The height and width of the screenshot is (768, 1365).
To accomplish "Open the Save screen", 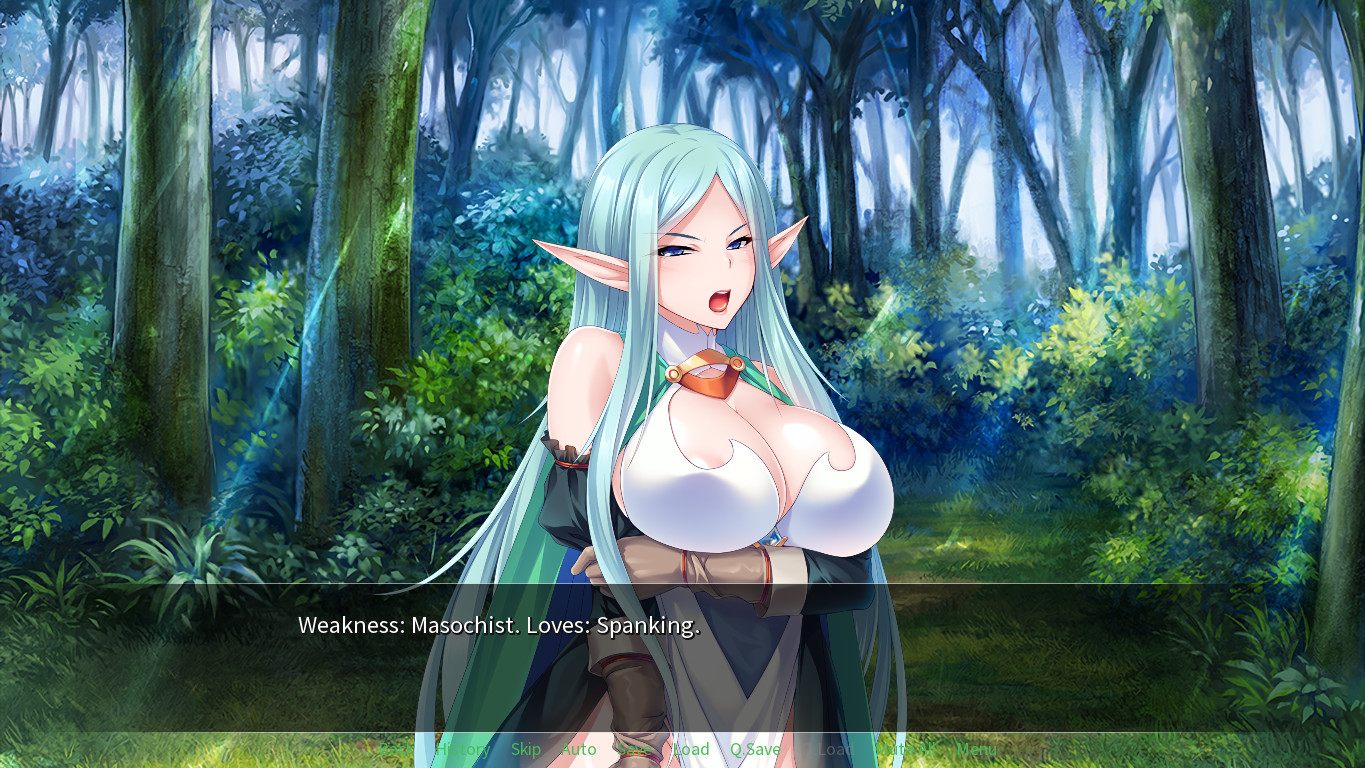I will tap(634, 749).
